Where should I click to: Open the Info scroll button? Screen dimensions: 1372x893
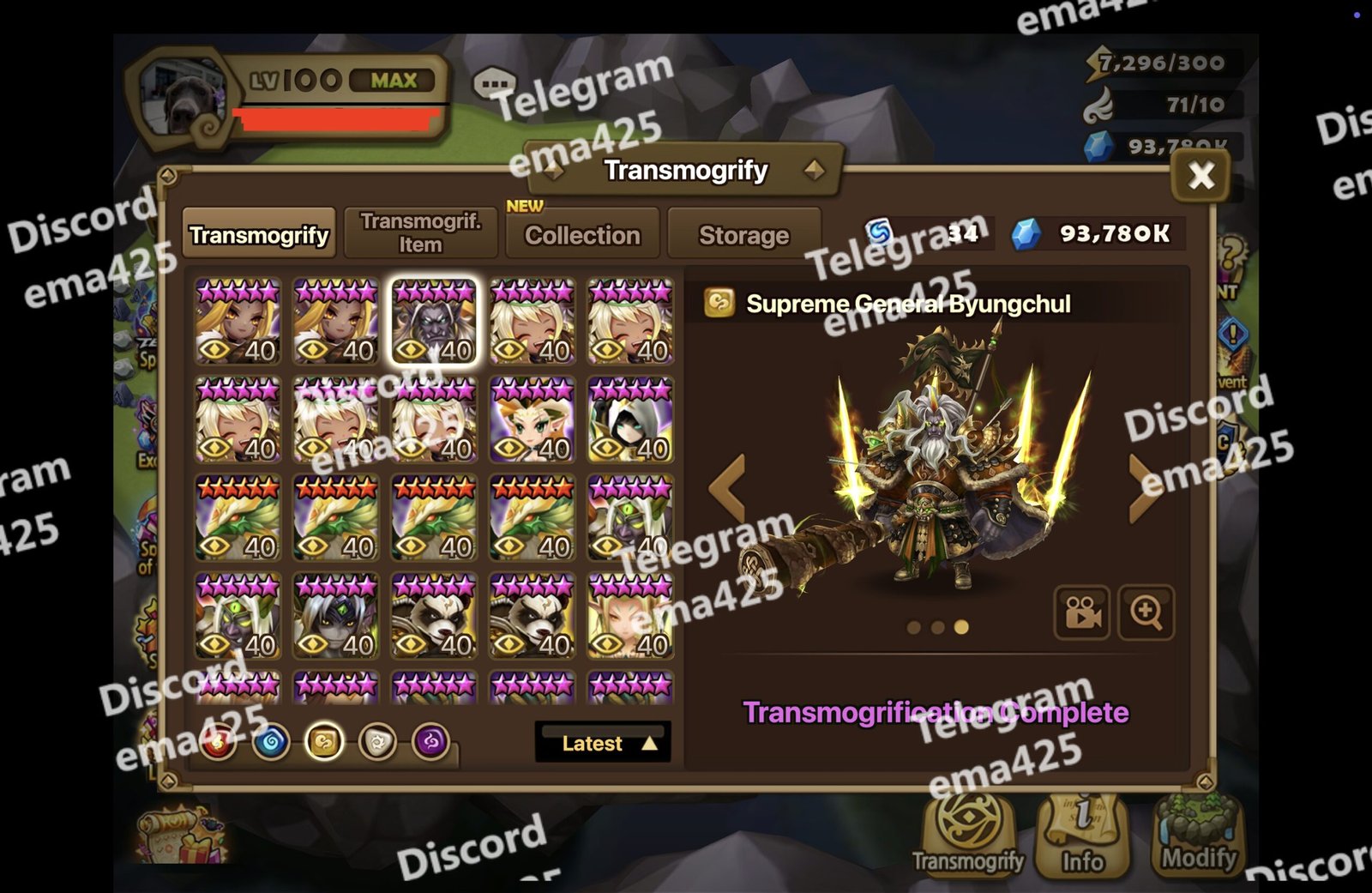click(x=1082, y=837)
